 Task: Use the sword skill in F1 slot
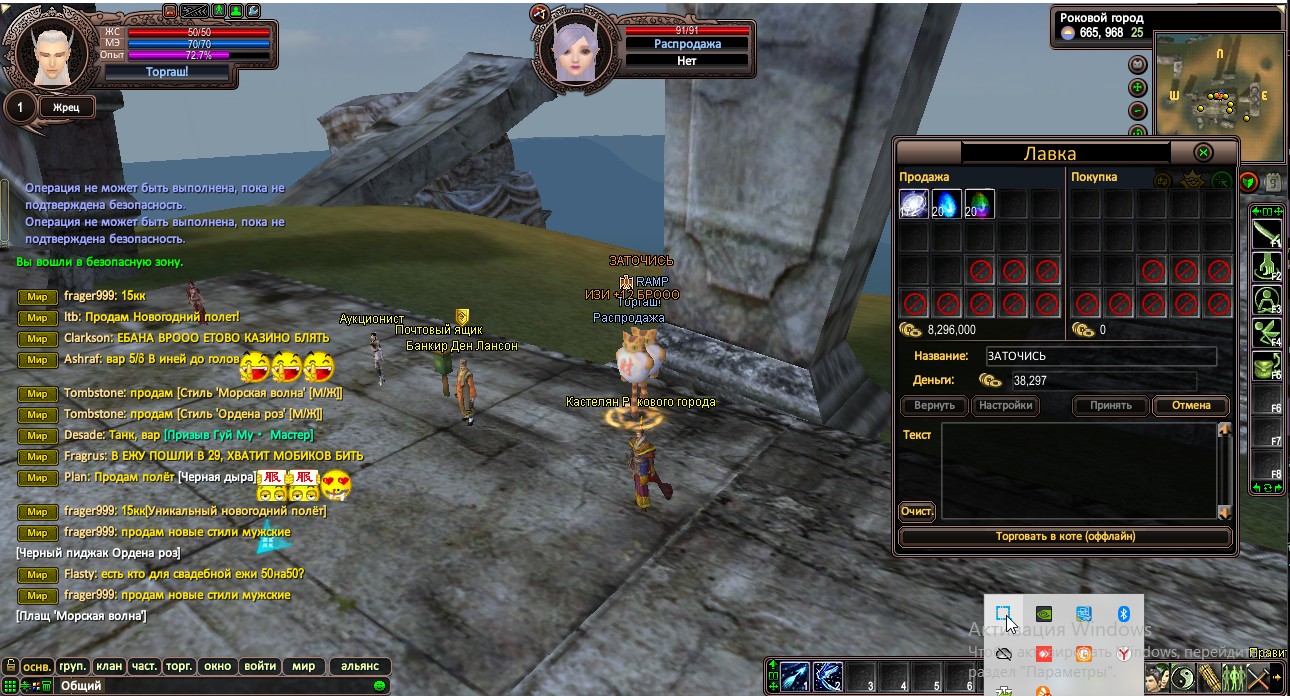1267,235
